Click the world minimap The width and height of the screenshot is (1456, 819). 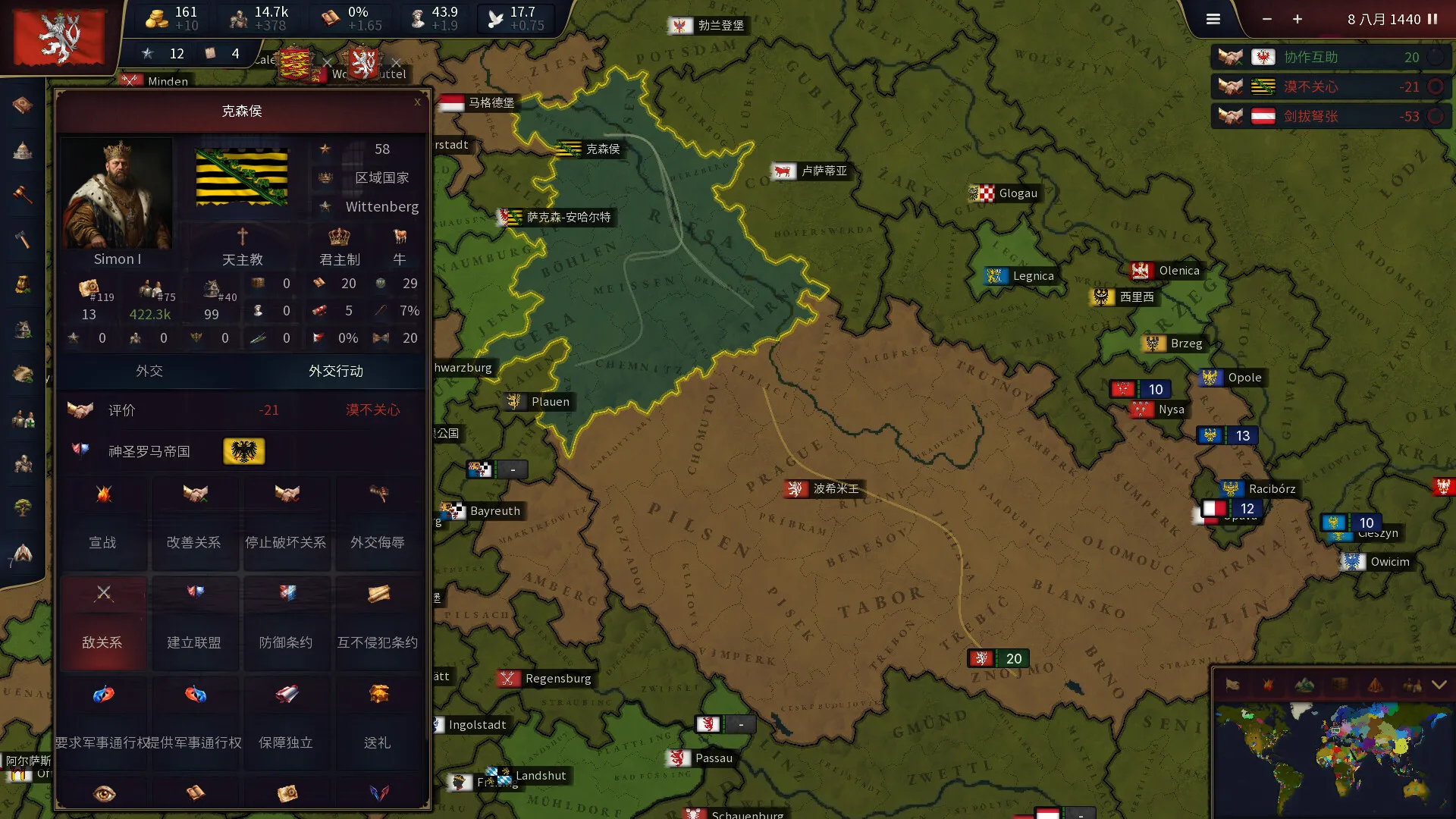tap(1332, 758)
